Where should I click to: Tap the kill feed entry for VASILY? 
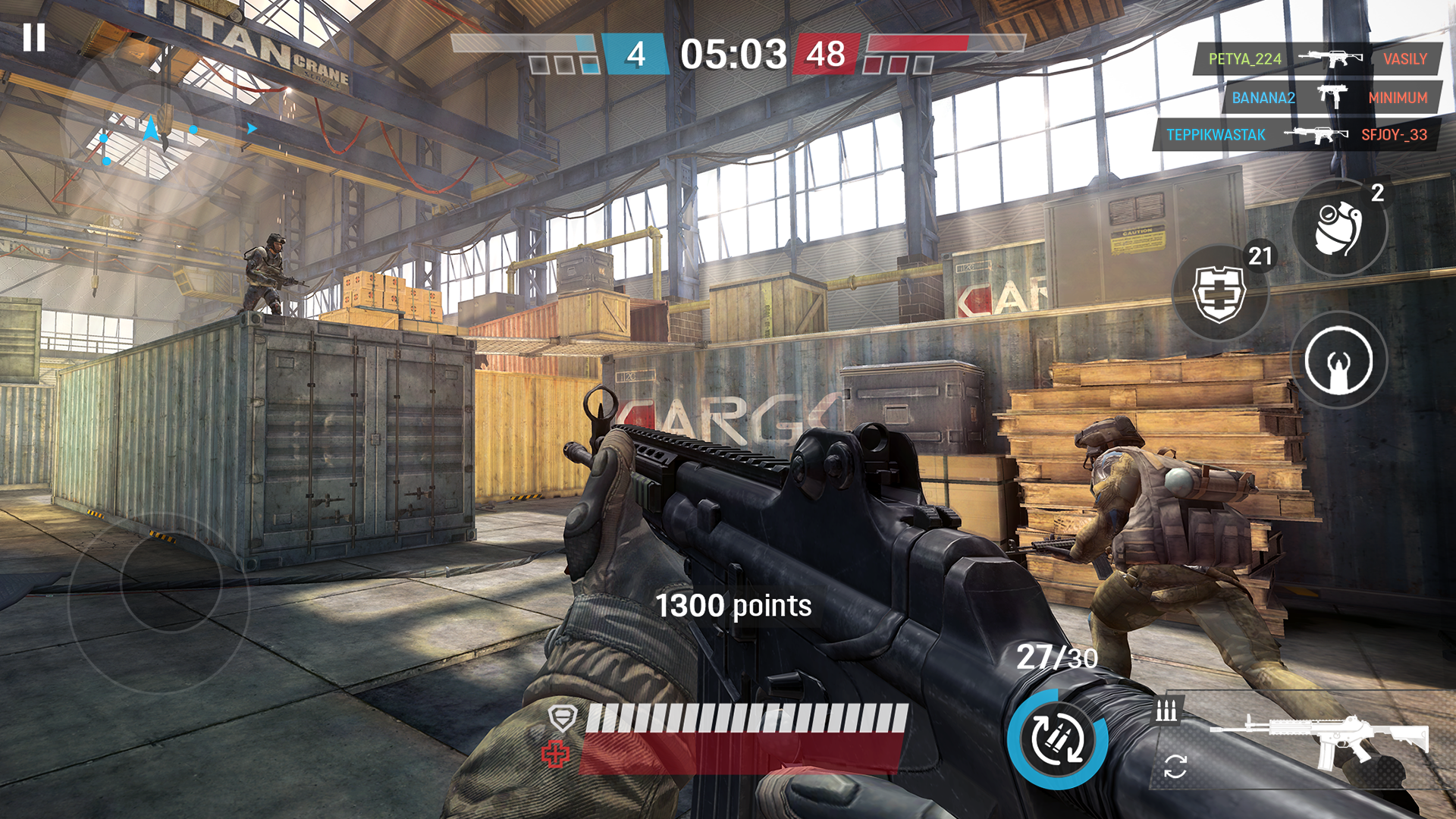coord(1407,60)
